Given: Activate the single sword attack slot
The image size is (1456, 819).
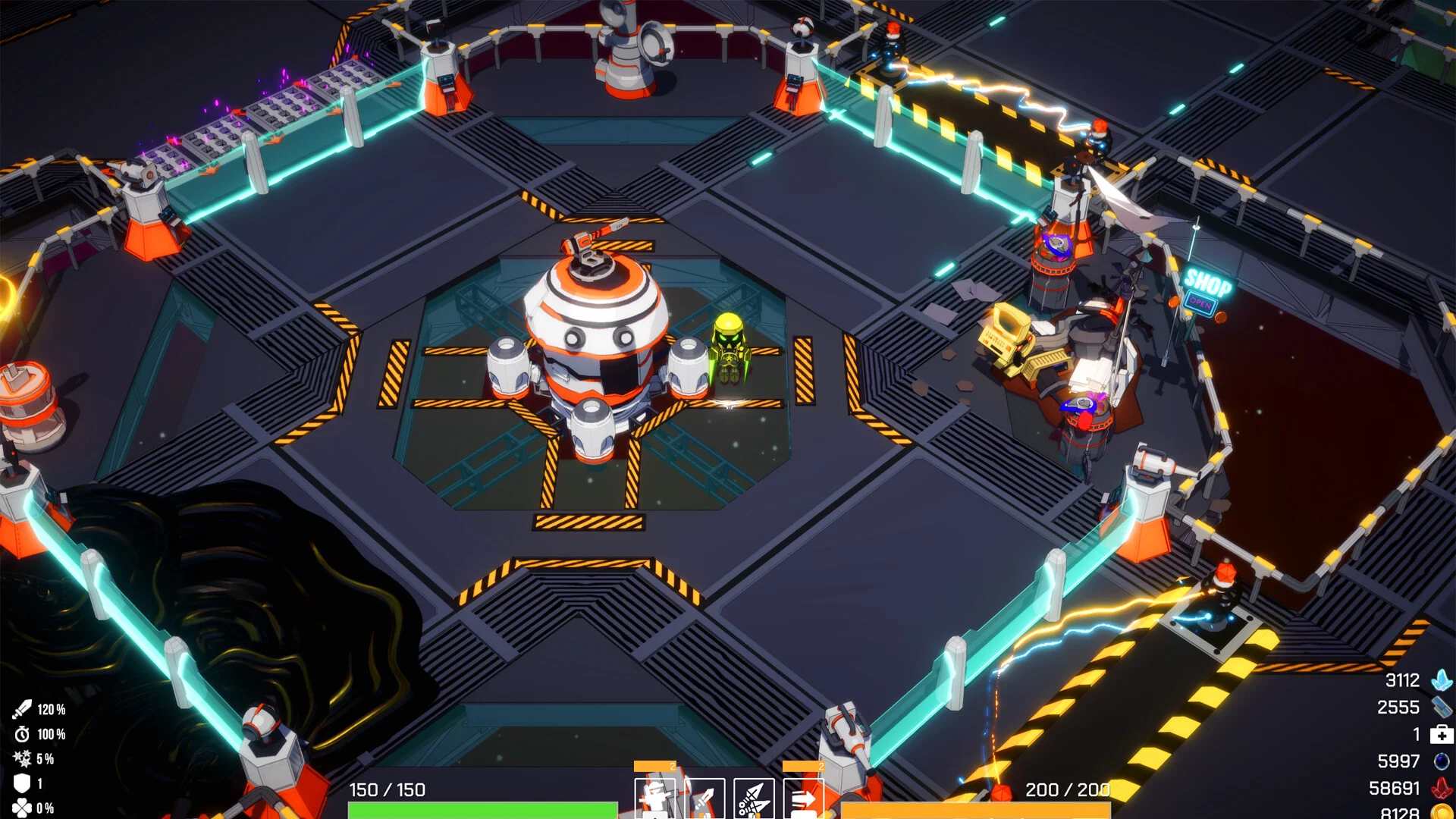Looking at the screenshot, I should pos(704,799).
